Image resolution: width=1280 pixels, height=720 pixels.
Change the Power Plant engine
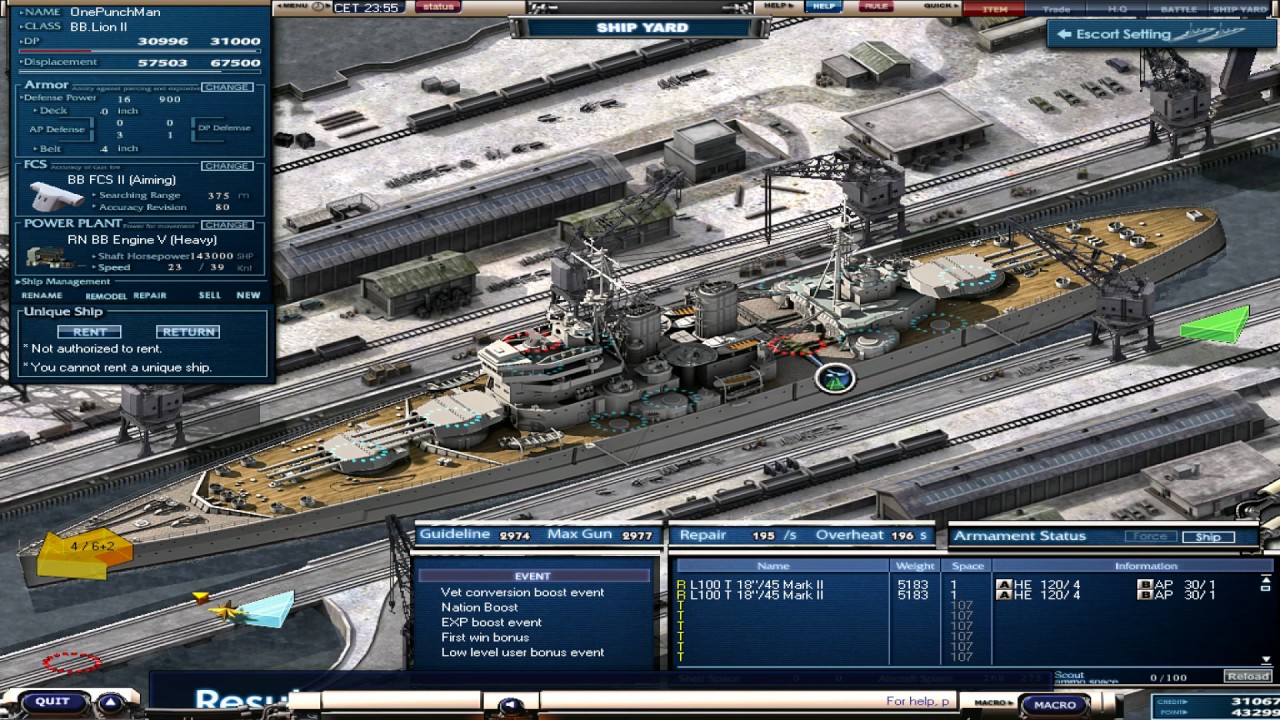[x=226, y=225]
